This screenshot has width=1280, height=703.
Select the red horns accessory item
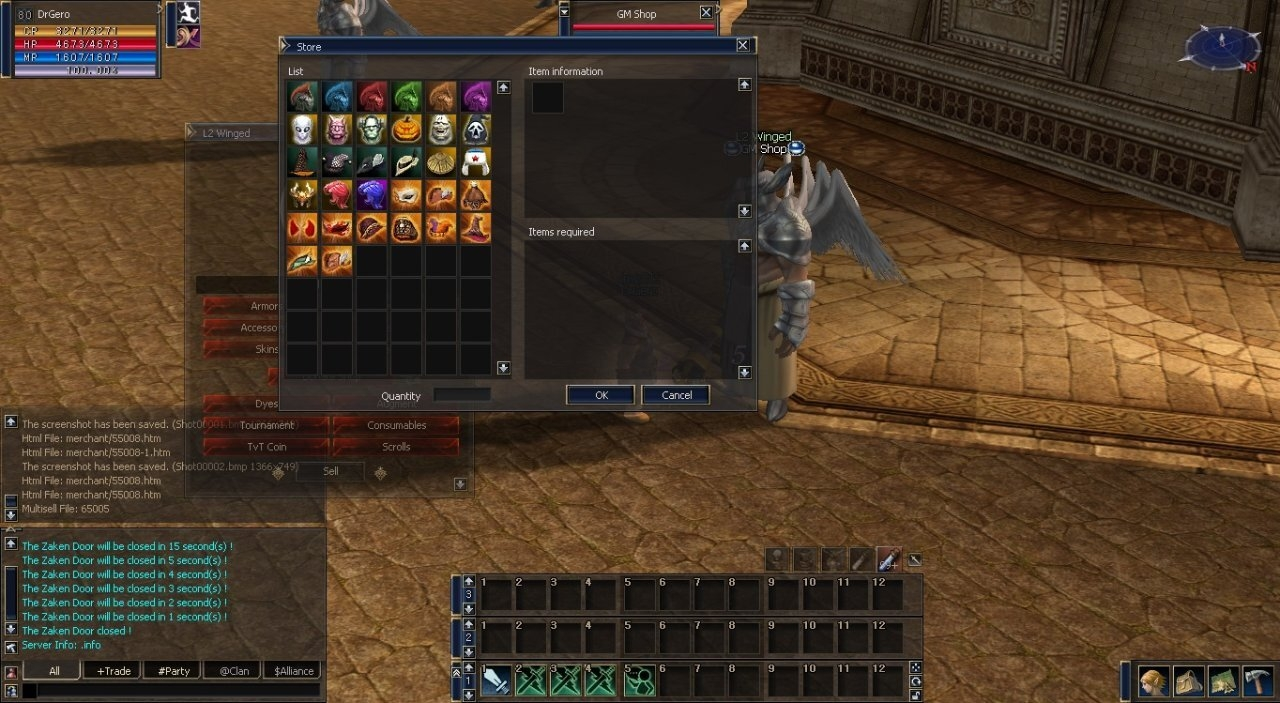click(x=303, y=228)
